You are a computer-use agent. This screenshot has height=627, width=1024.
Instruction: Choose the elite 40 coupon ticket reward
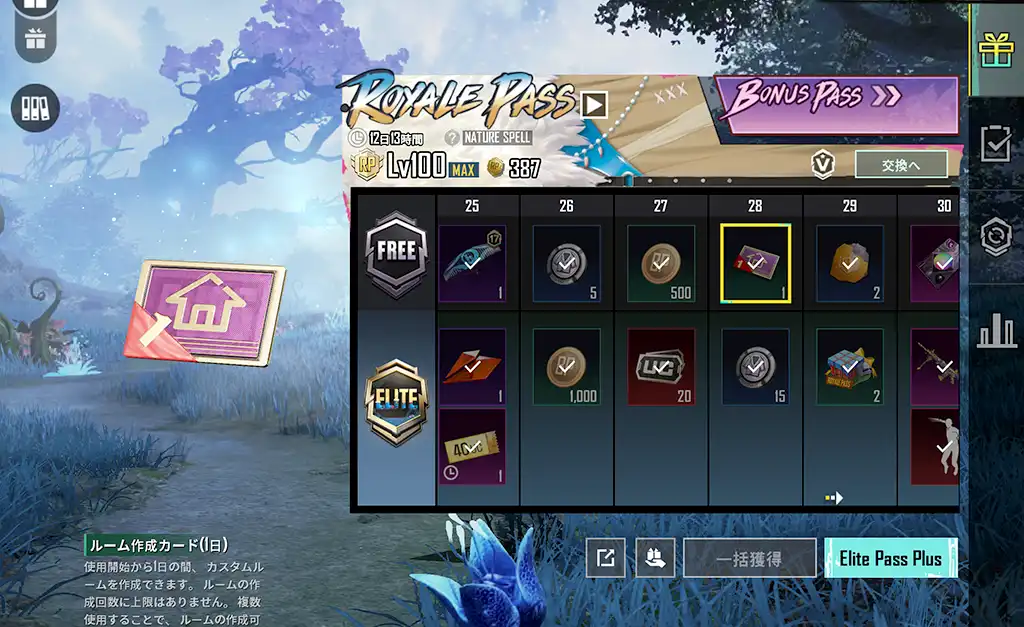(x=472, y=446)
